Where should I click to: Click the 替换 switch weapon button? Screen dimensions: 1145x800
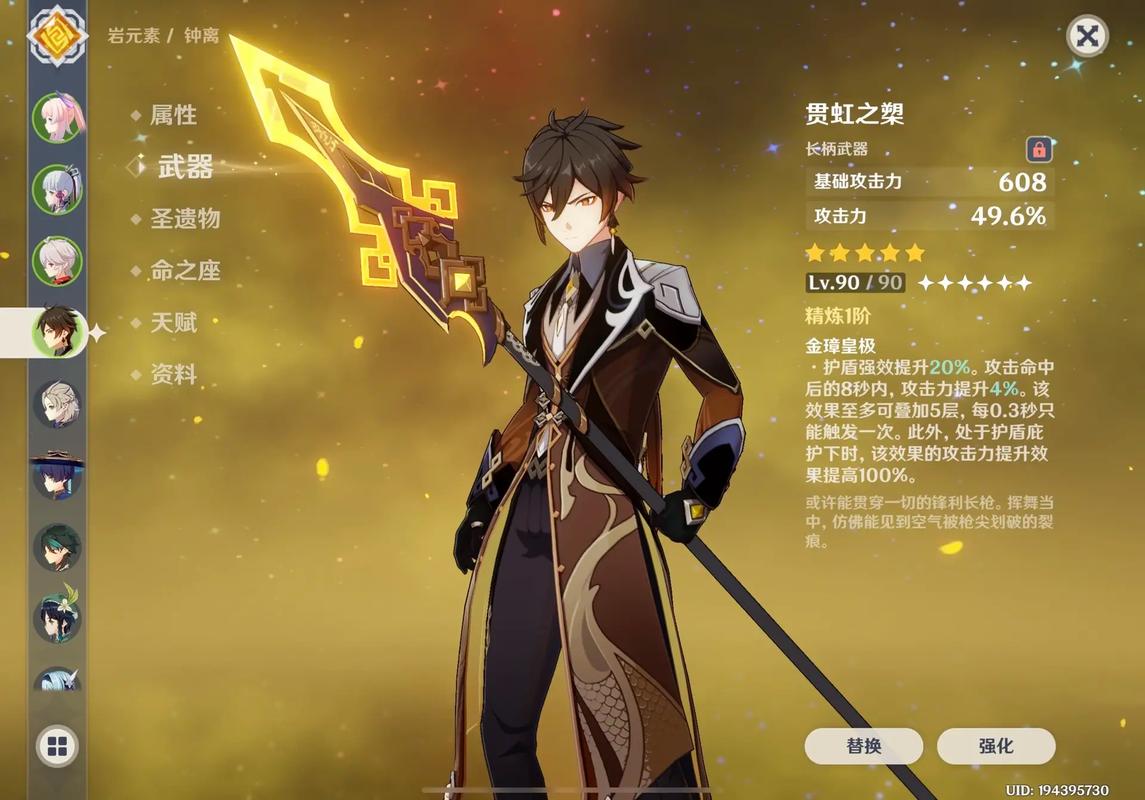tap(863, 746)
